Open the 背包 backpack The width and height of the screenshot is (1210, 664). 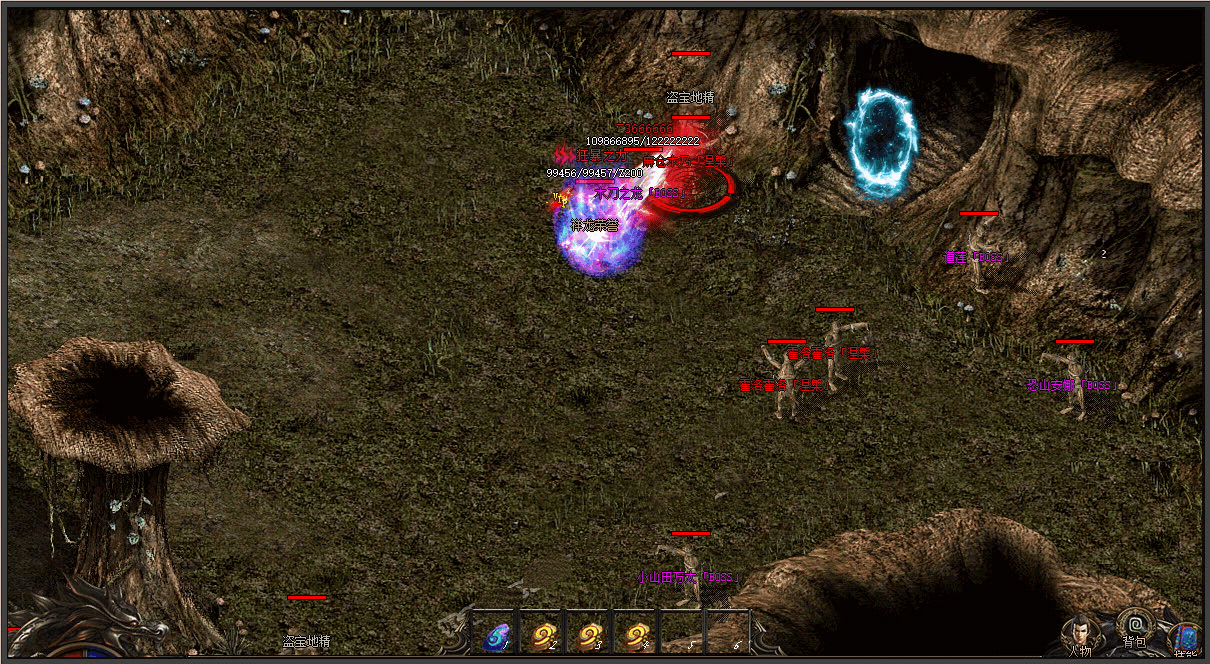point(1134,628)
